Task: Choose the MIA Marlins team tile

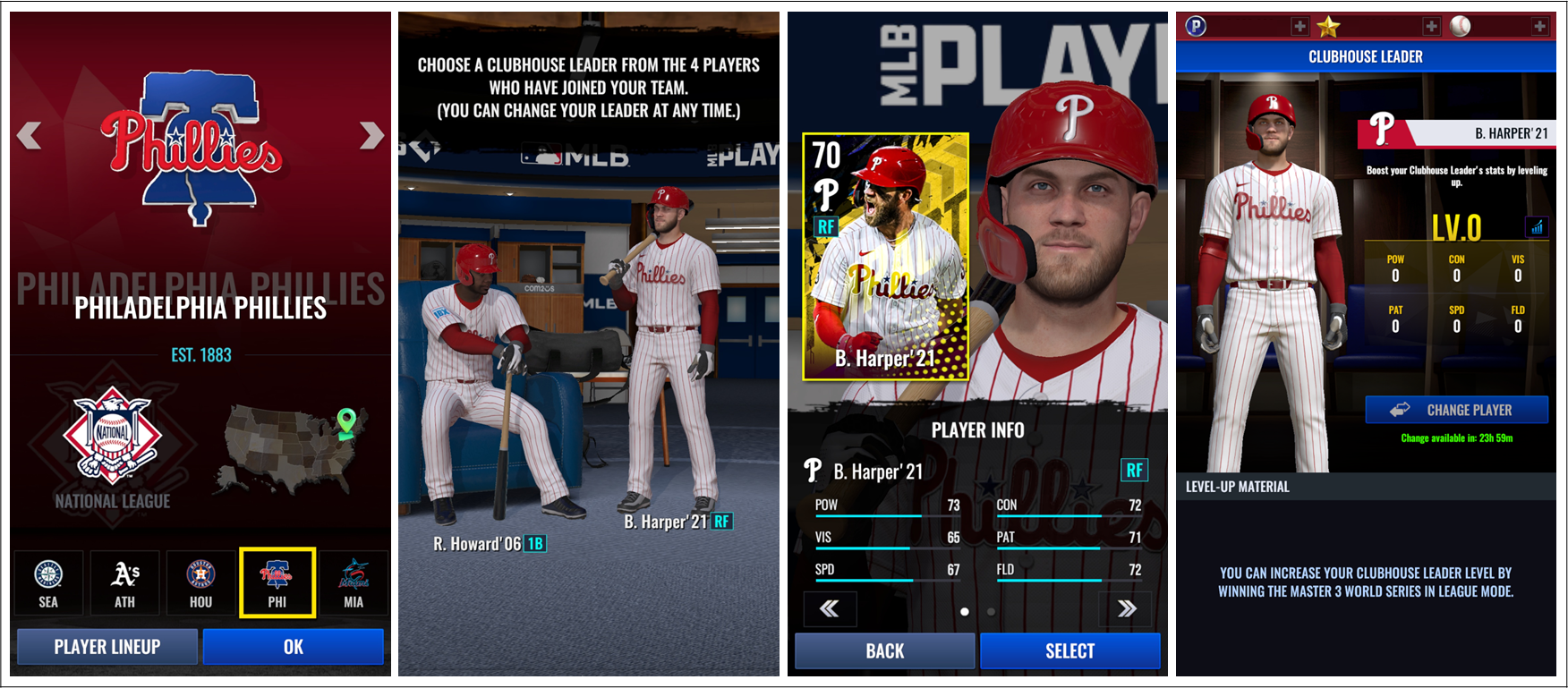Action: click(x=354, y=583)
